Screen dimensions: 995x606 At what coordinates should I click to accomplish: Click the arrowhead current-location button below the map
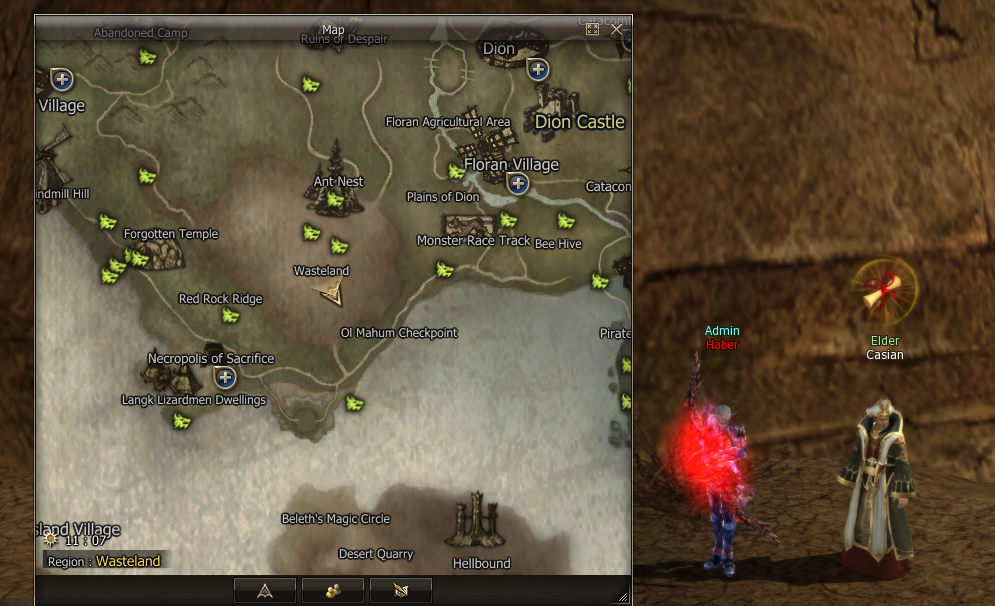pos(265,591)
